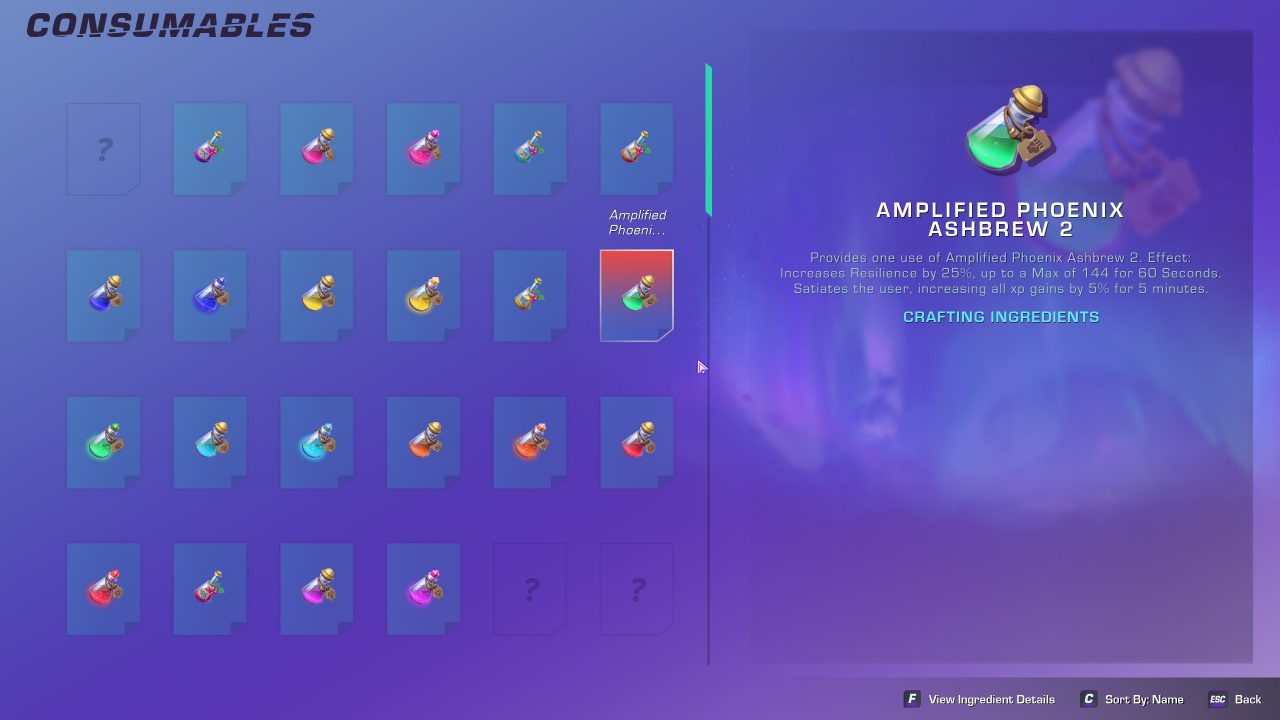This screenshot has width=1280, height=720.
Task: Select the dark blue potion in the second row
Action: click(210, 294)
